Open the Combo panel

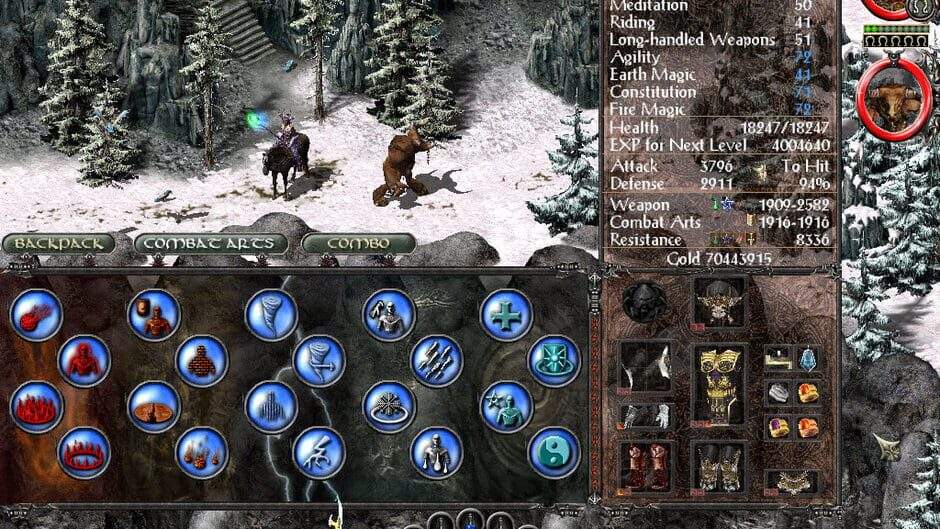click(358, 244)
